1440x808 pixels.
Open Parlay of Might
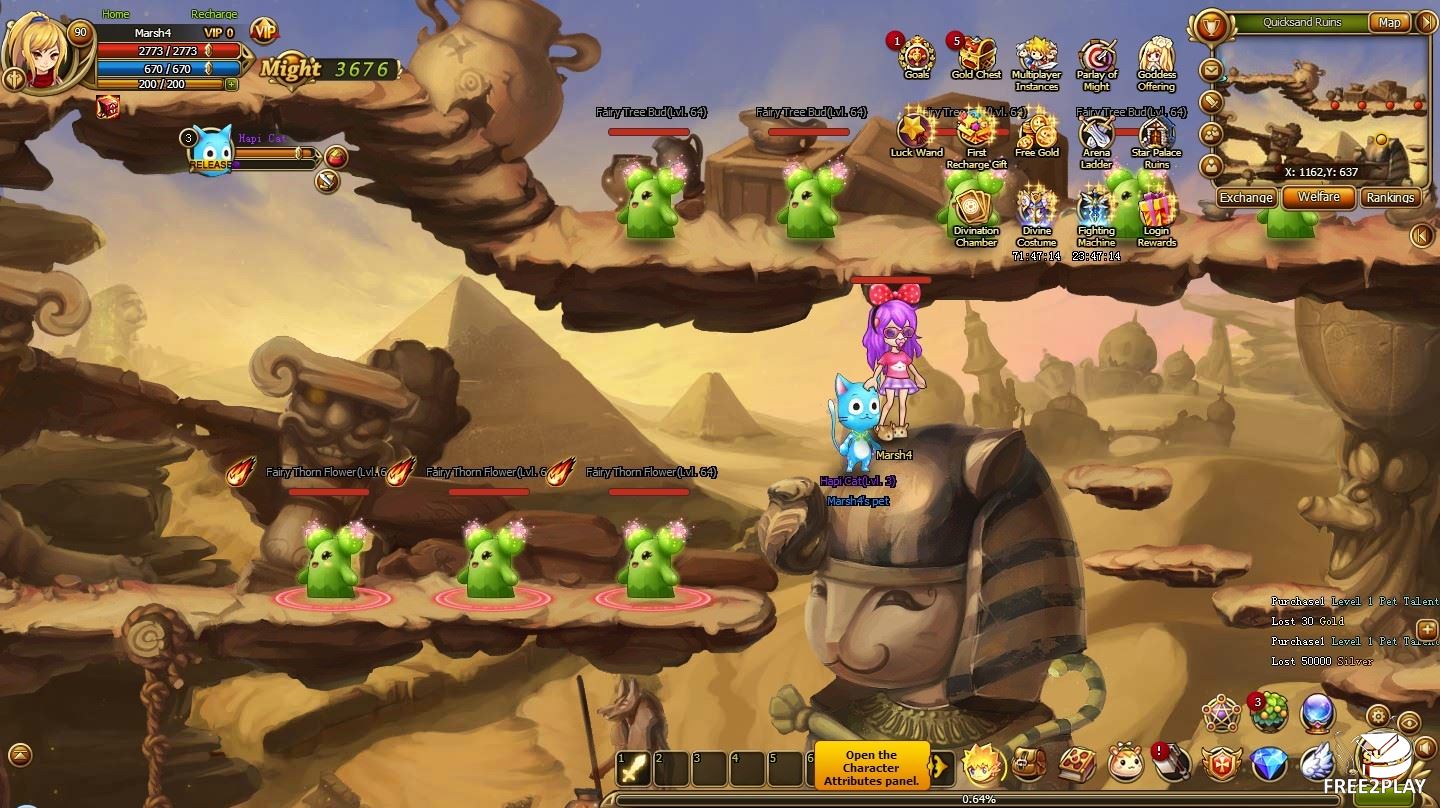(x=1097, y=60)
